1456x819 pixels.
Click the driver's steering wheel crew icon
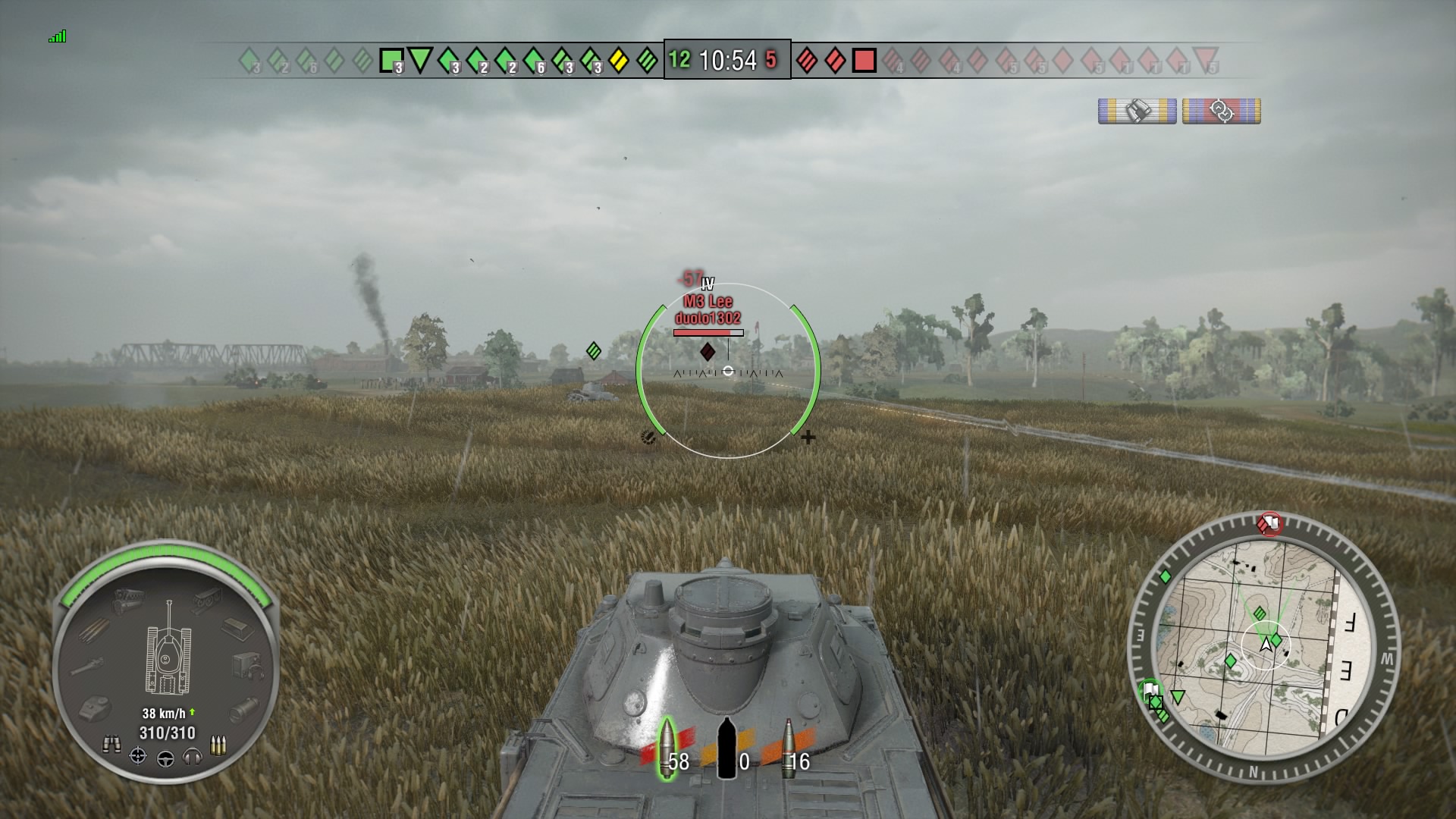click(166, 759)
